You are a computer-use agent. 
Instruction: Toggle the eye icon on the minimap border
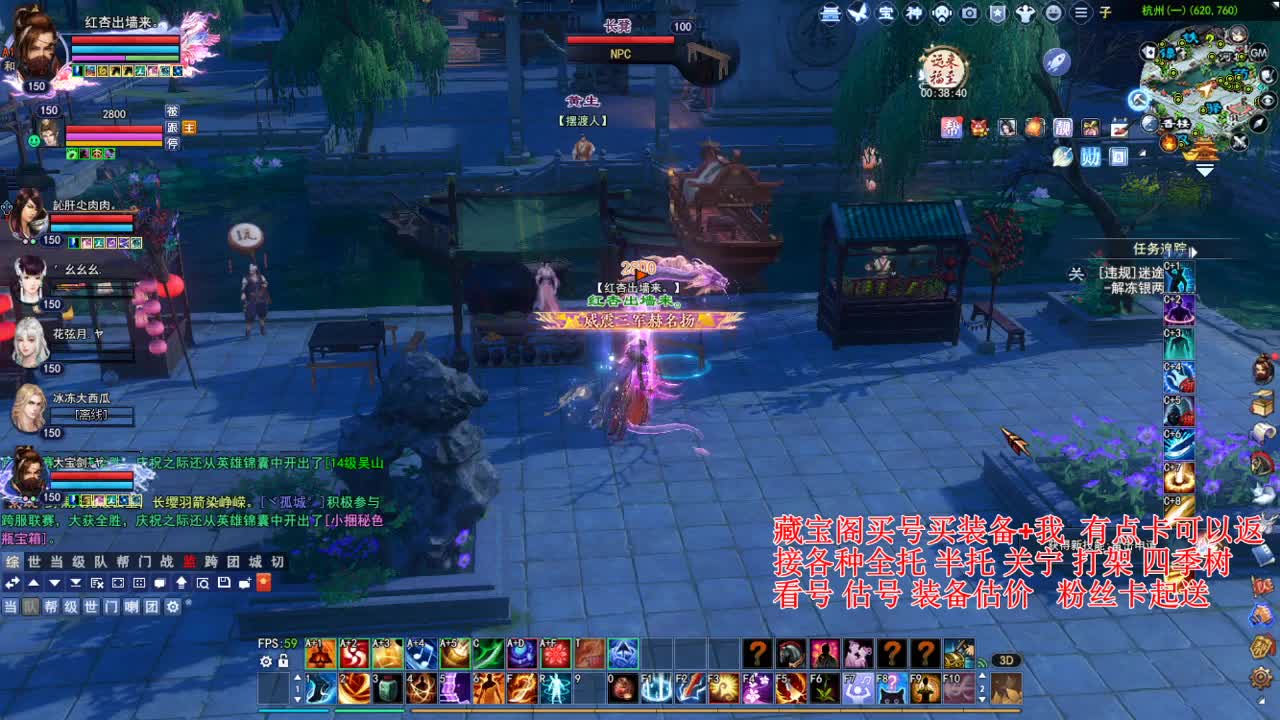1267,100
